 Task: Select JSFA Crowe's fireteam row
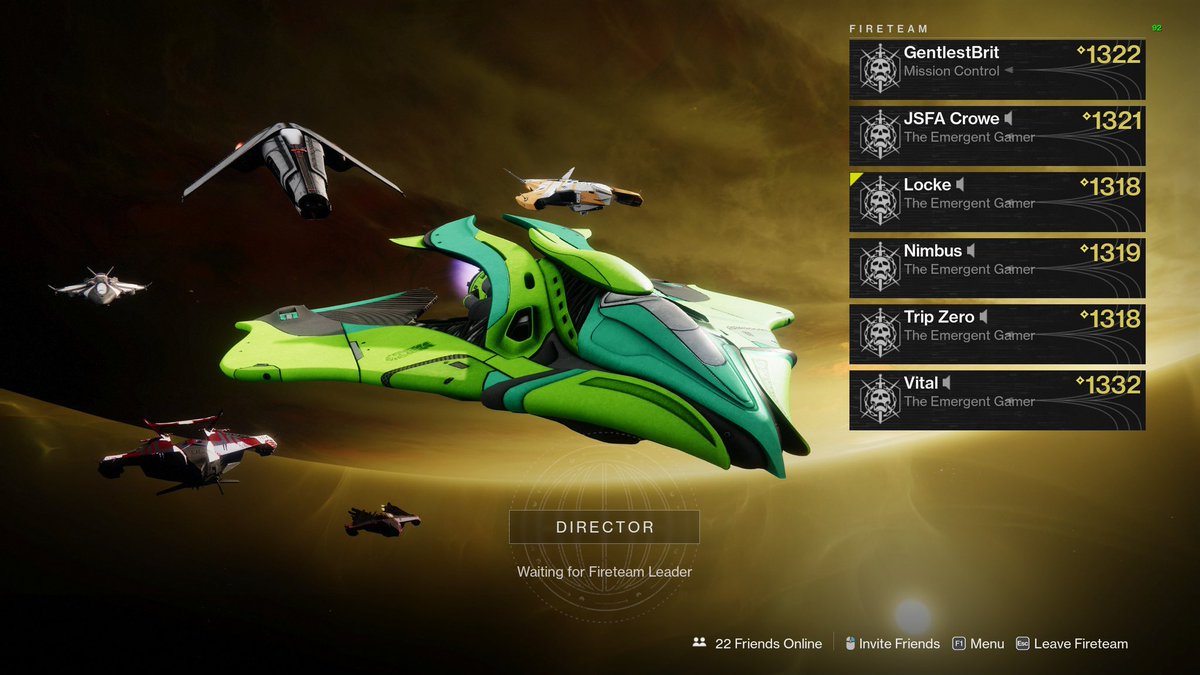click(x=997, y=135)
